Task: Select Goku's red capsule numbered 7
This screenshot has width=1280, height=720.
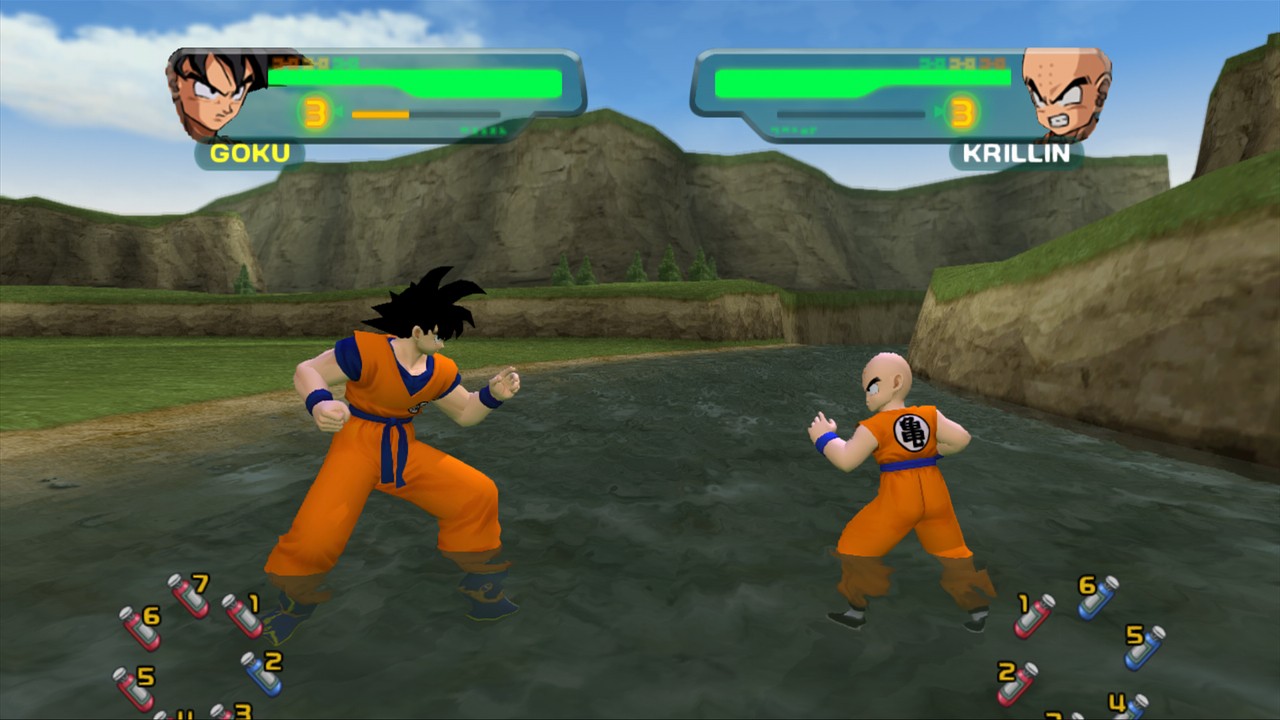Action: (x=187, y=595)
